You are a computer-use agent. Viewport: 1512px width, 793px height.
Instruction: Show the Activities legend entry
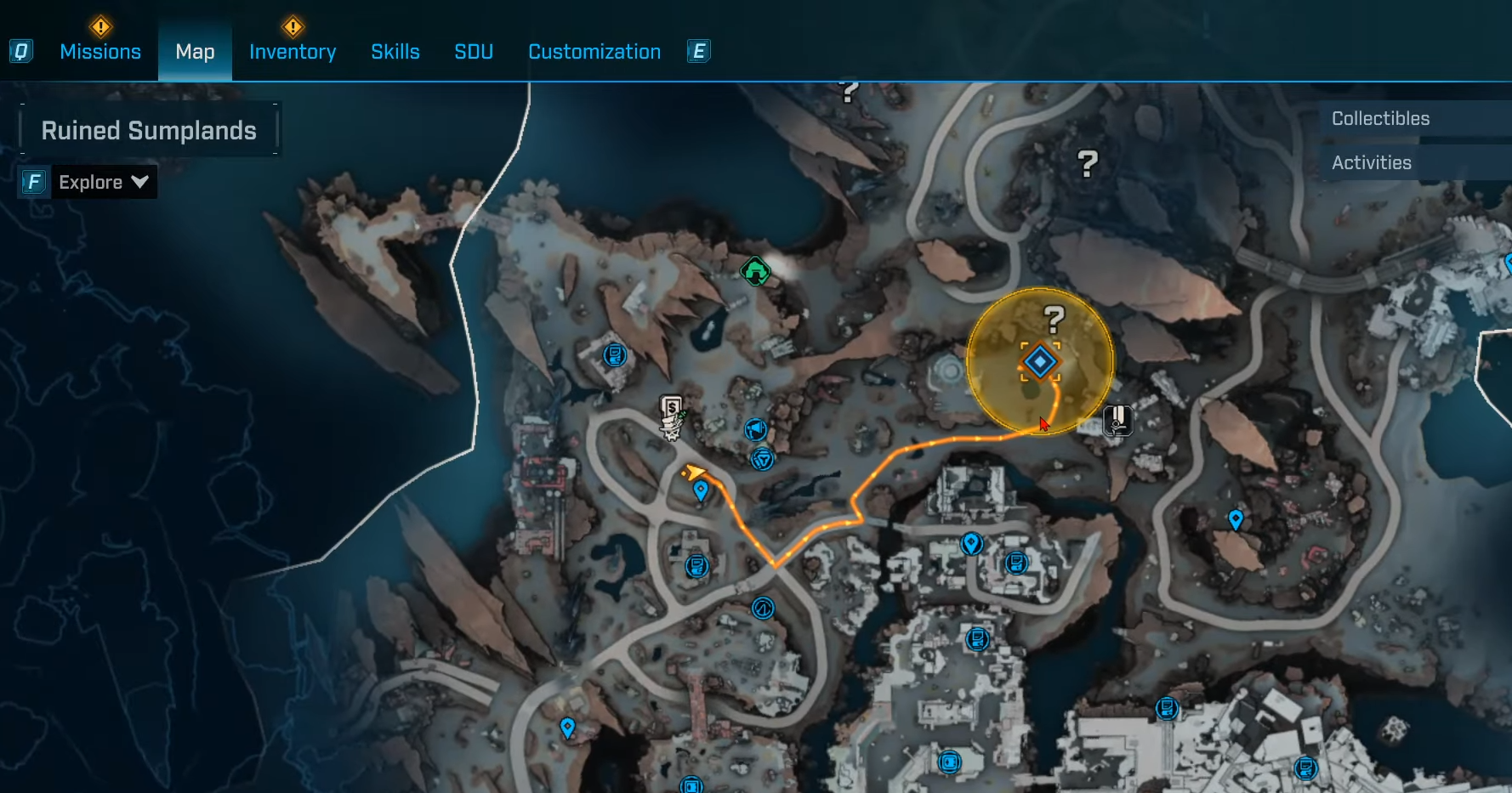1371,163
